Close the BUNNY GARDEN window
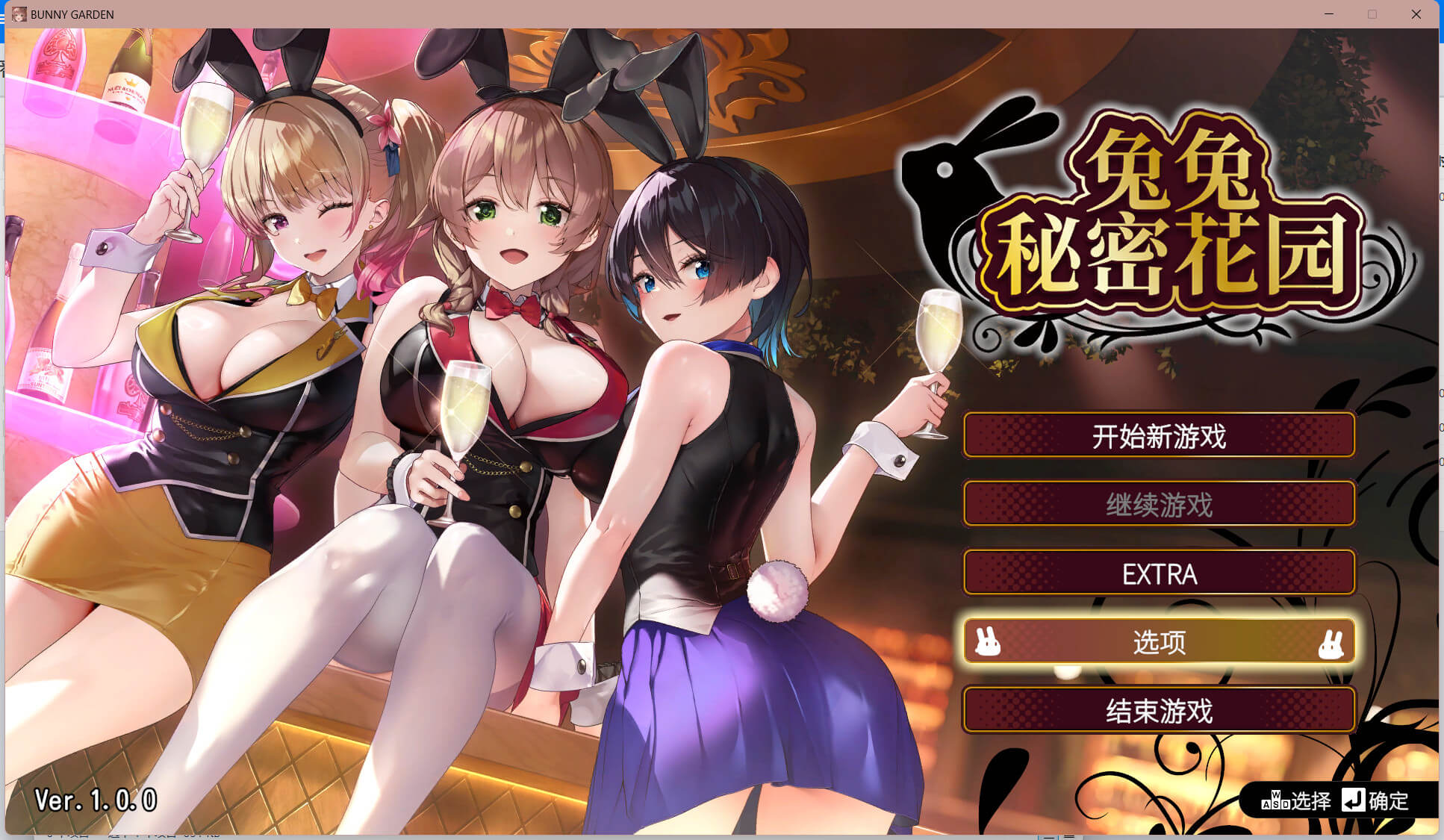The height and width of the screenshot is (840, 1444). click(x=1416, y=14)
